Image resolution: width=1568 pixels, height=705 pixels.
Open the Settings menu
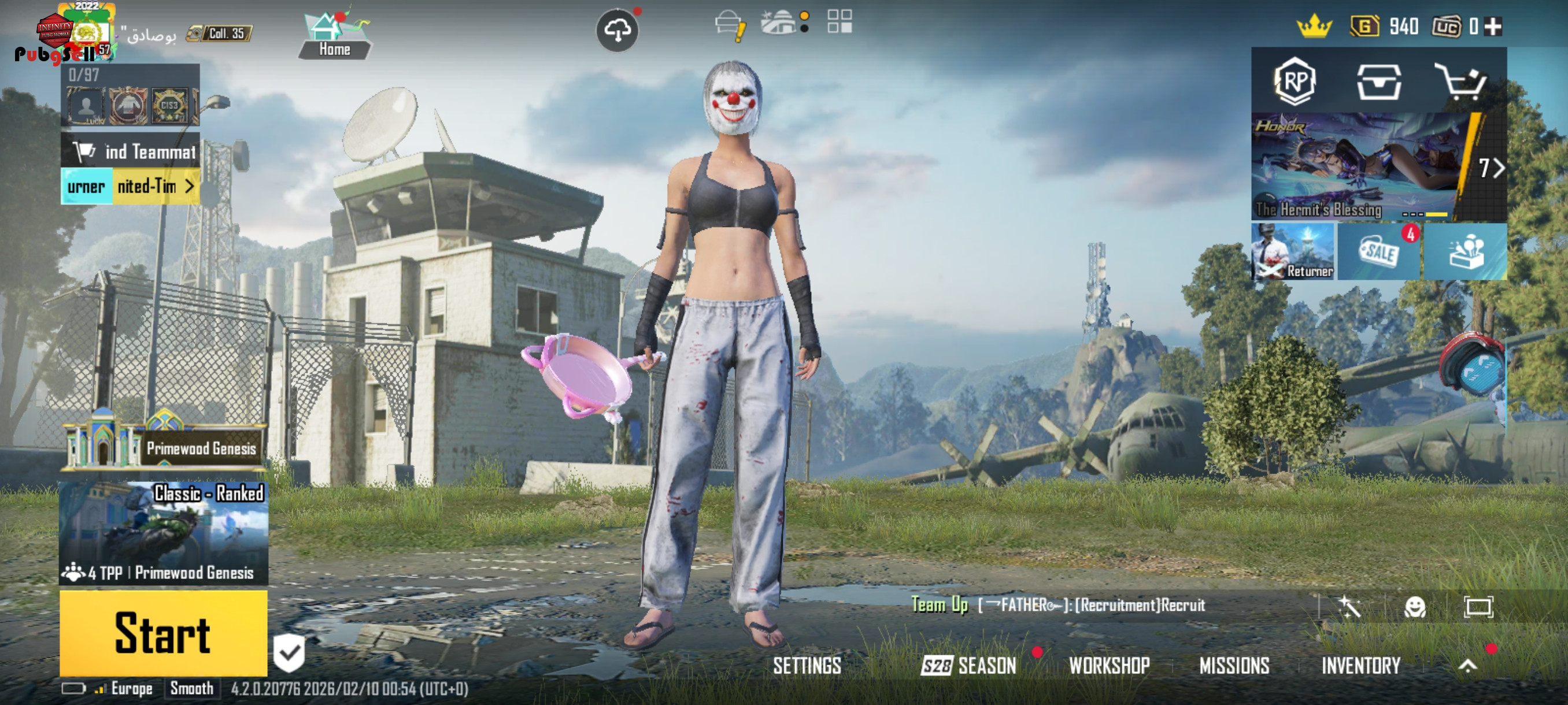point(807,666)
